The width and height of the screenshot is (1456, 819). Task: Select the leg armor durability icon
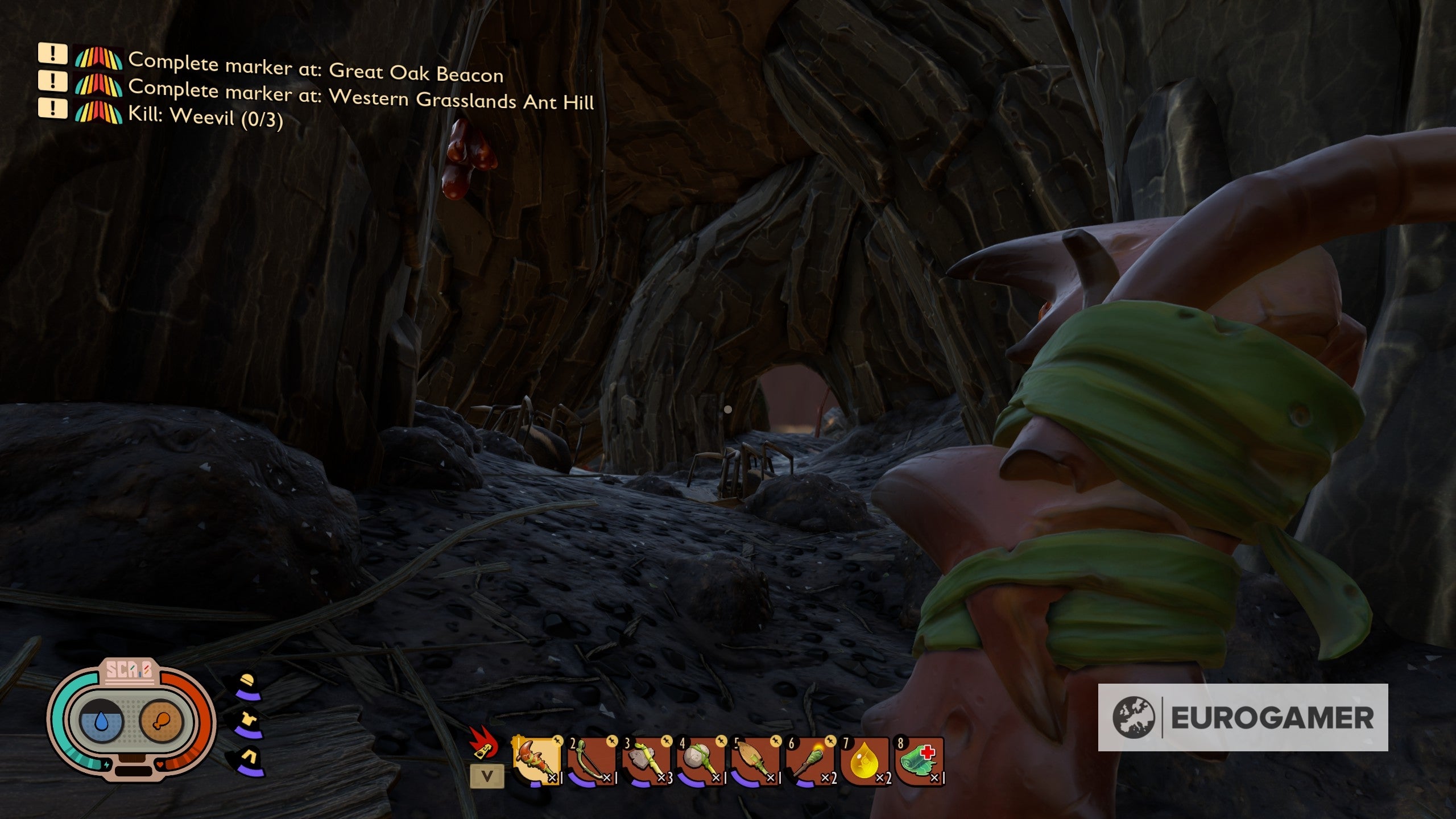pos(248,759)
